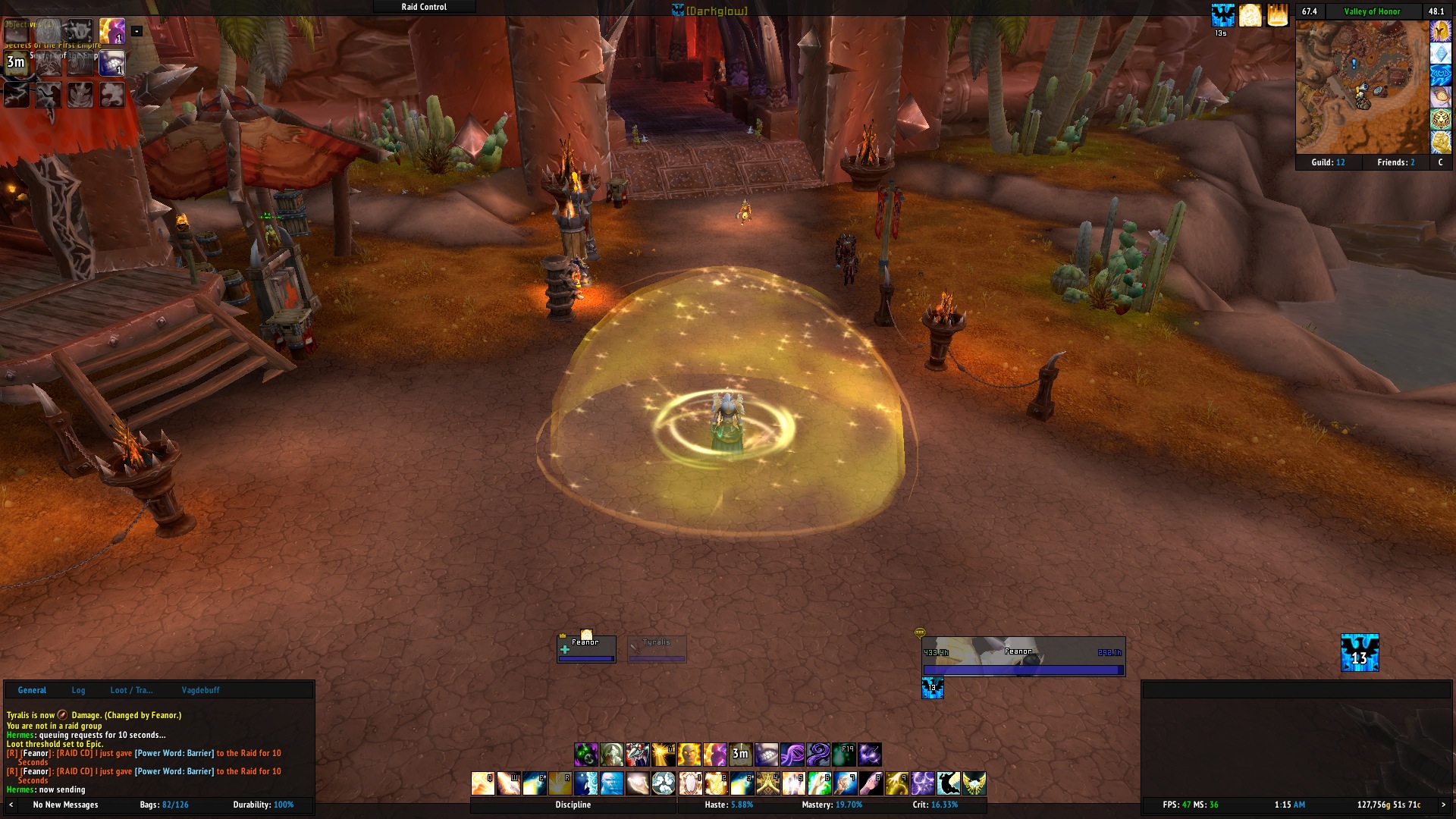Viewport: 1456px width, 819px height.
Task: Select Feanor's party frame
Action: [586, 649]
